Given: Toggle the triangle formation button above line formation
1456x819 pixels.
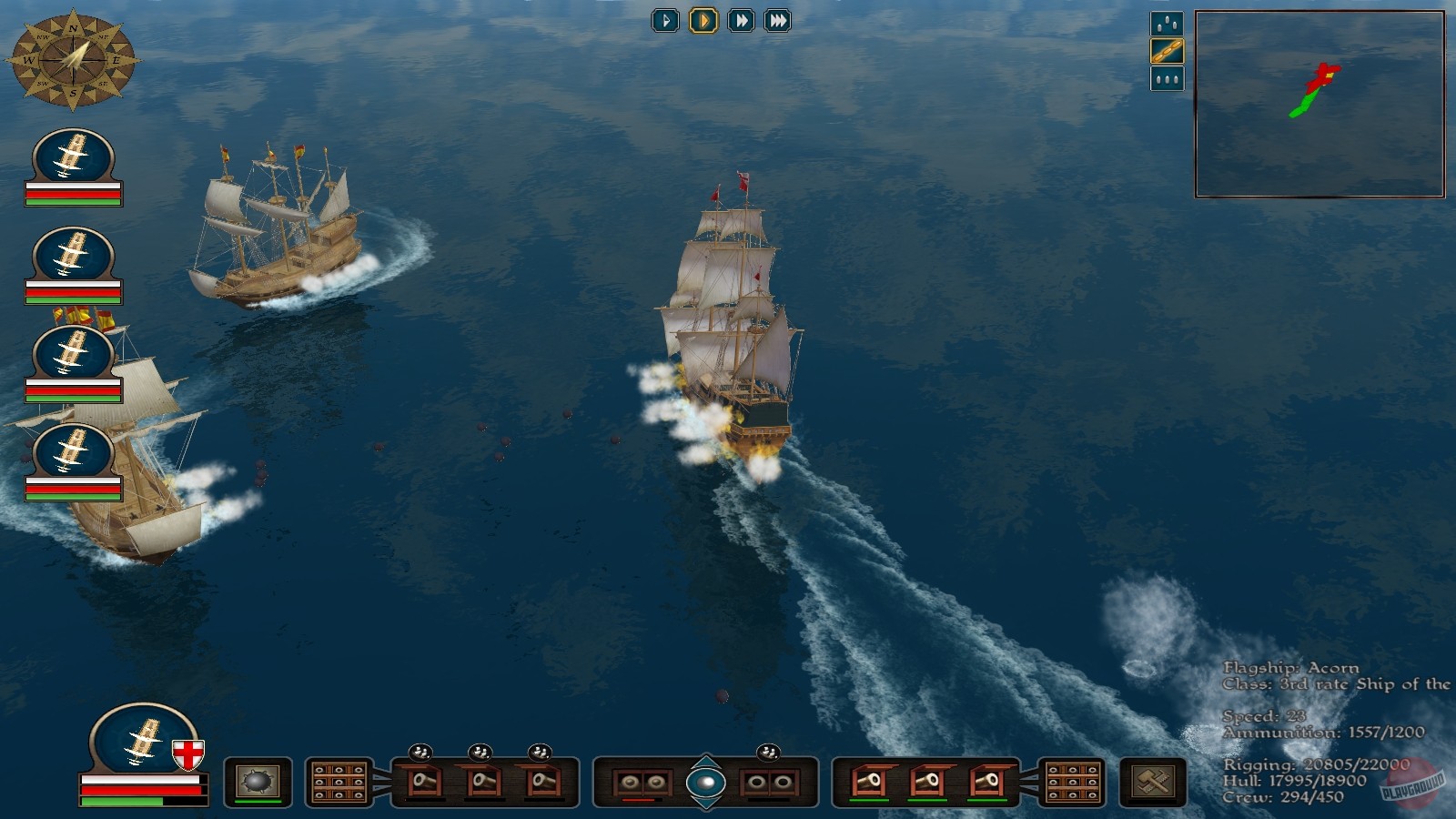Looking at the screenshot, I should pyautogui.click(x=1168, y=24).
